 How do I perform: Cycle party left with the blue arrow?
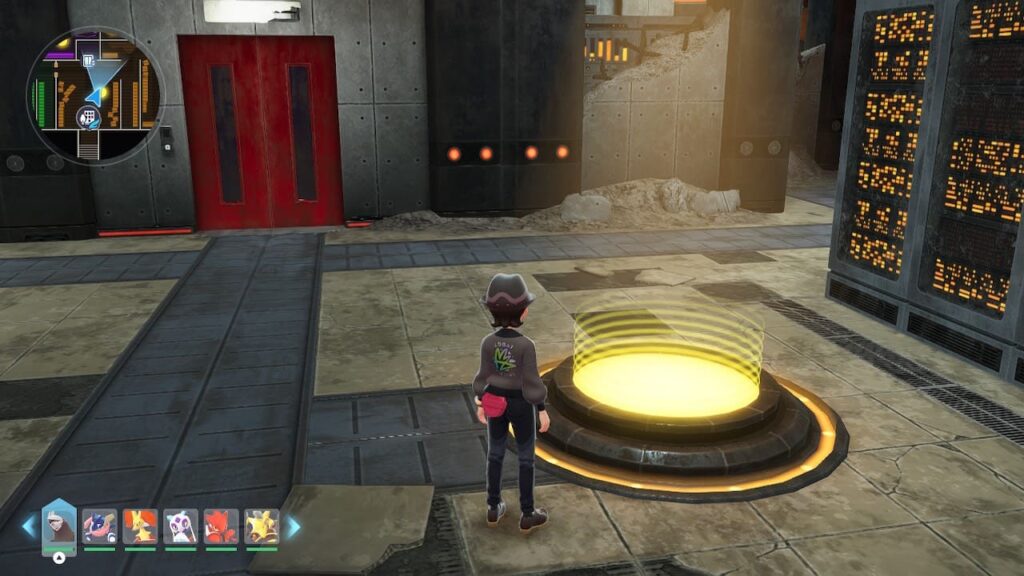[28, 526]
